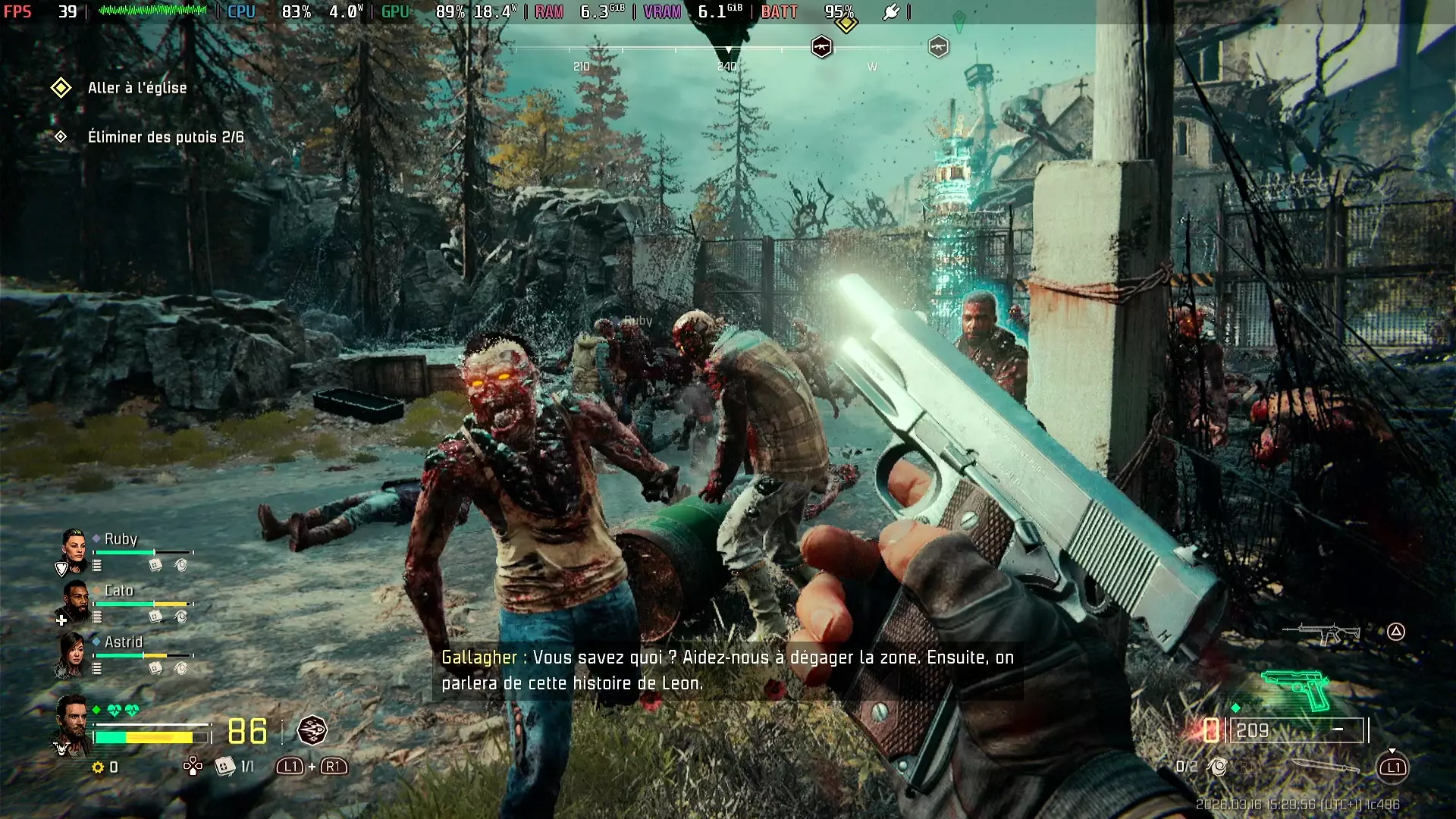Select the yellow diamond objective marker on compass
The width and height of the screenshot is (1456, 819).
[846, 23]
